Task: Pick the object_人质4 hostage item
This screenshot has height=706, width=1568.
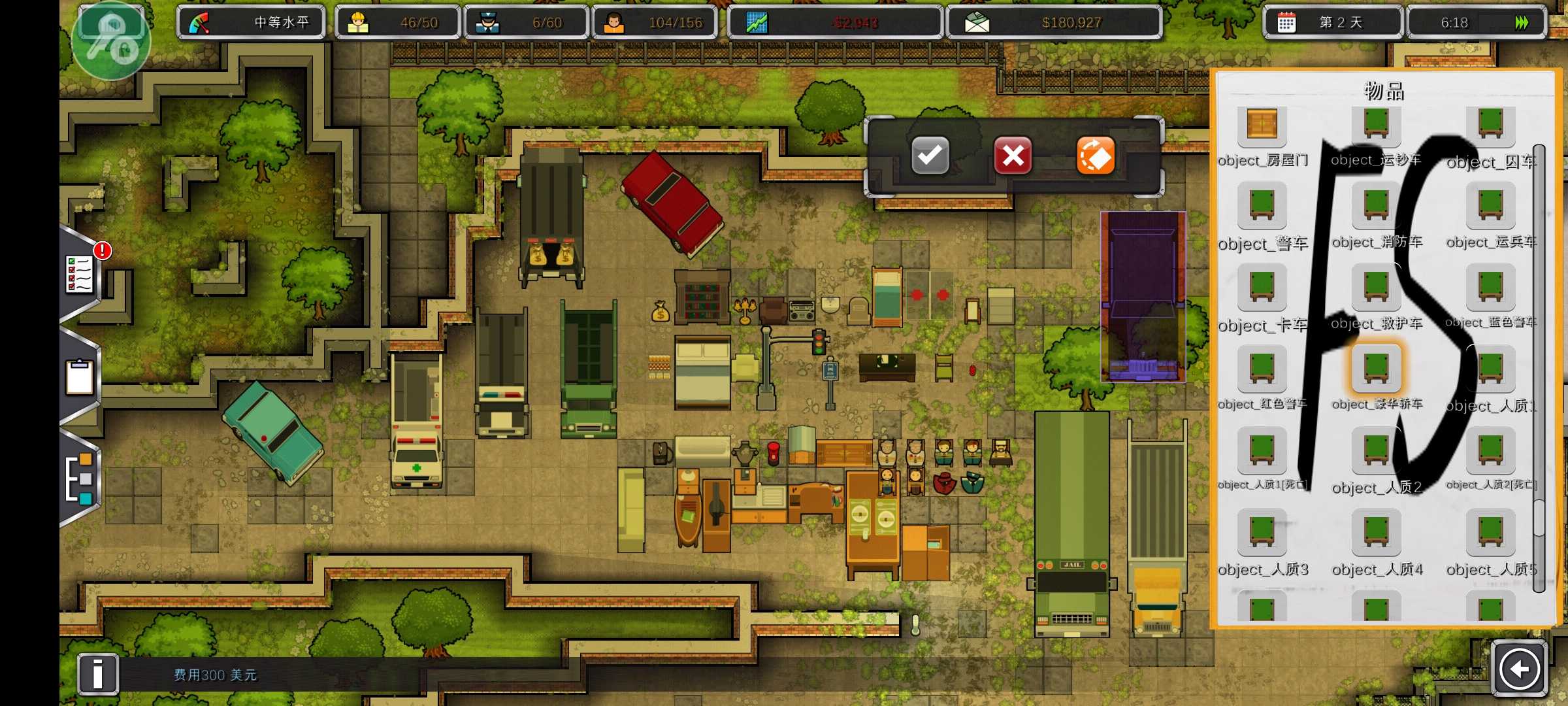Action: [1376, 533]
